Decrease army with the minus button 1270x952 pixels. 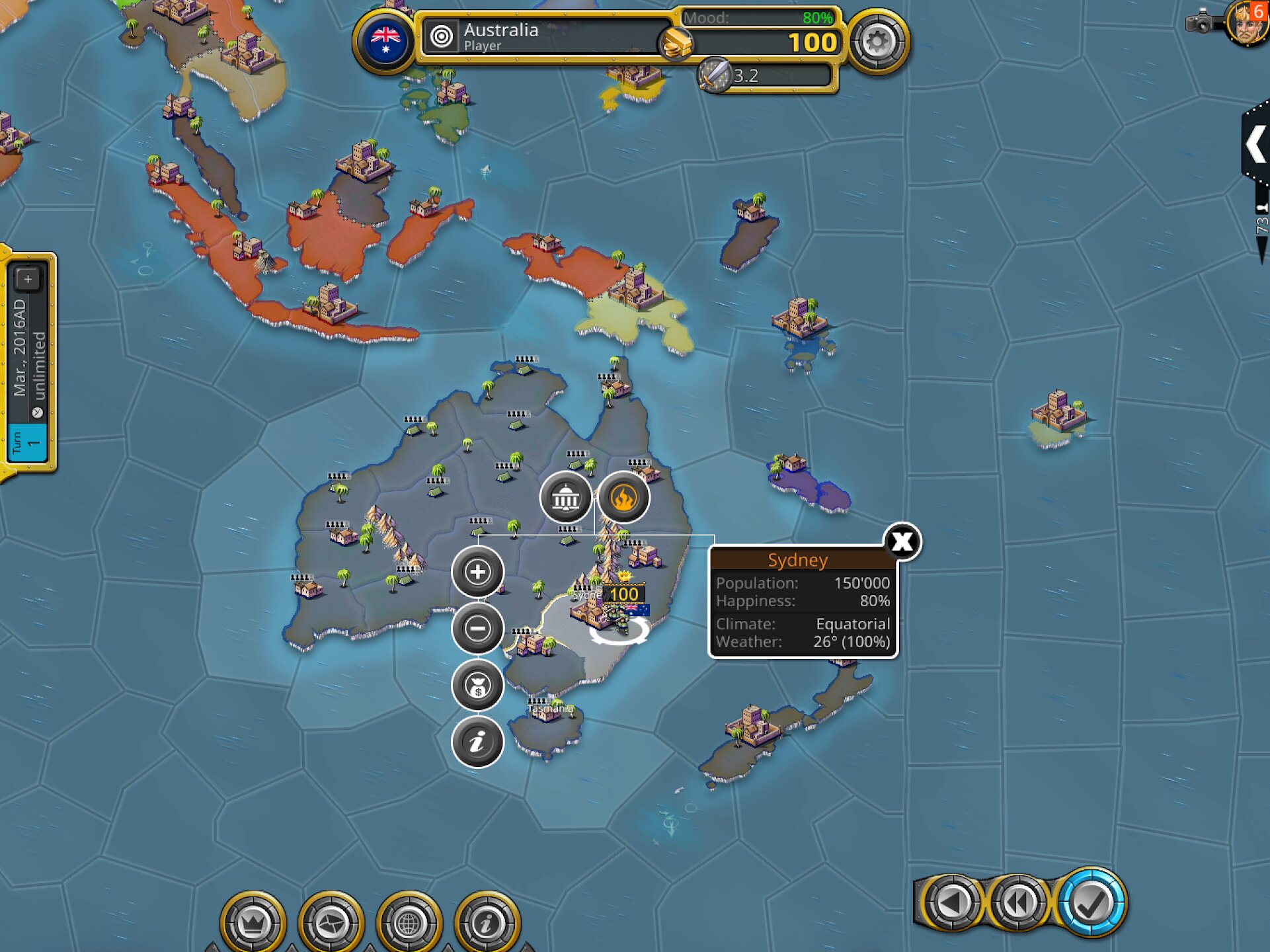coord(477,628)
